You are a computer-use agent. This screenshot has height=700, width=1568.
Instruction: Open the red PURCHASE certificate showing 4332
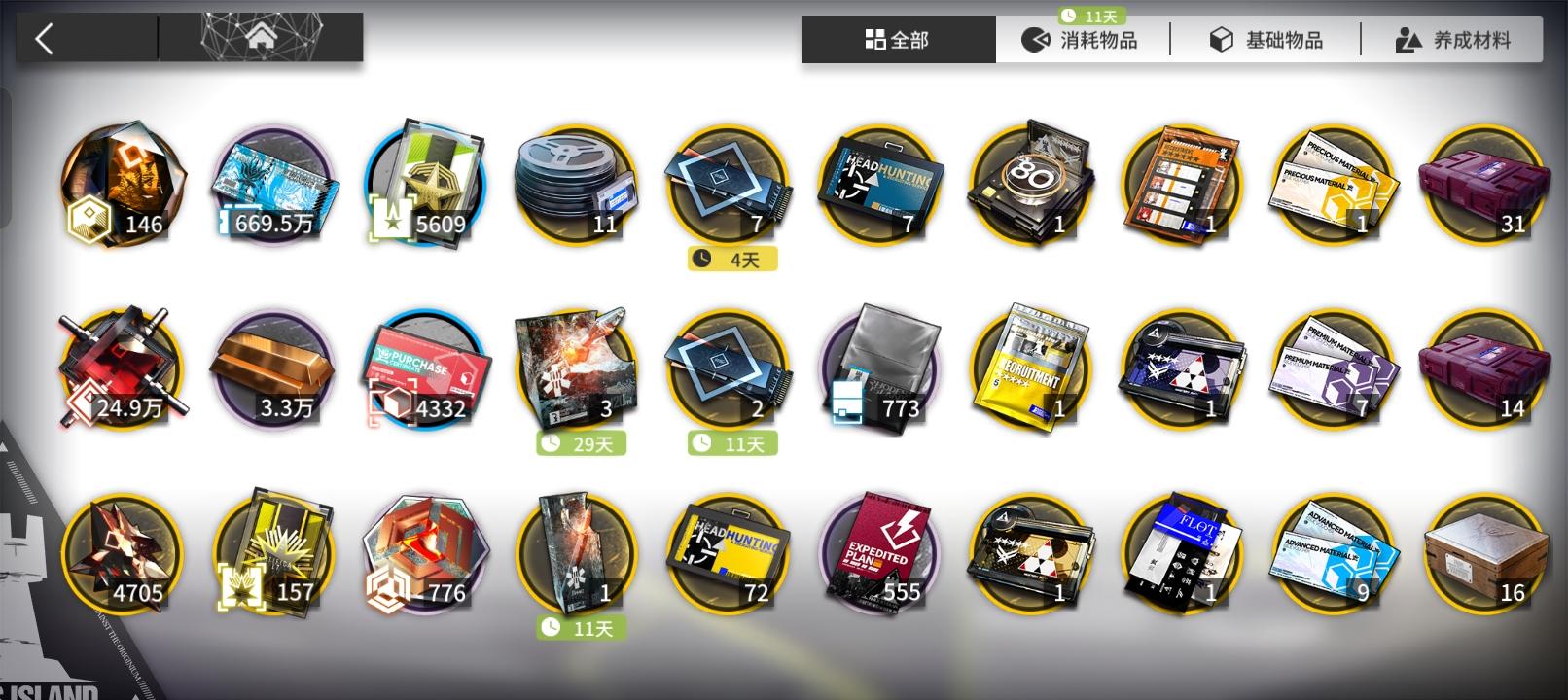click(x=425, y=367)
